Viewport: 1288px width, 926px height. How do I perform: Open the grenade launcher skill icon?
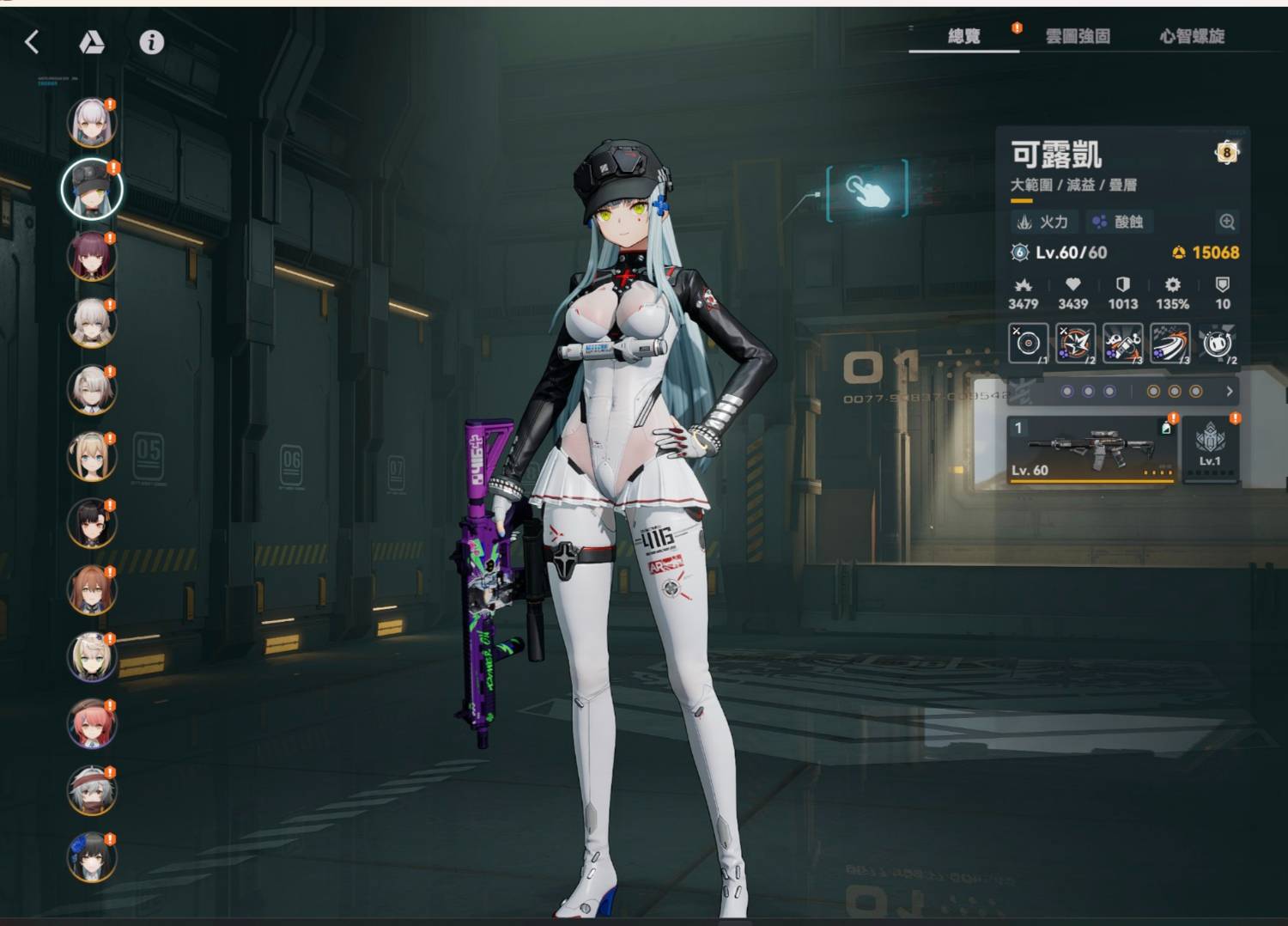point(1122,344)
